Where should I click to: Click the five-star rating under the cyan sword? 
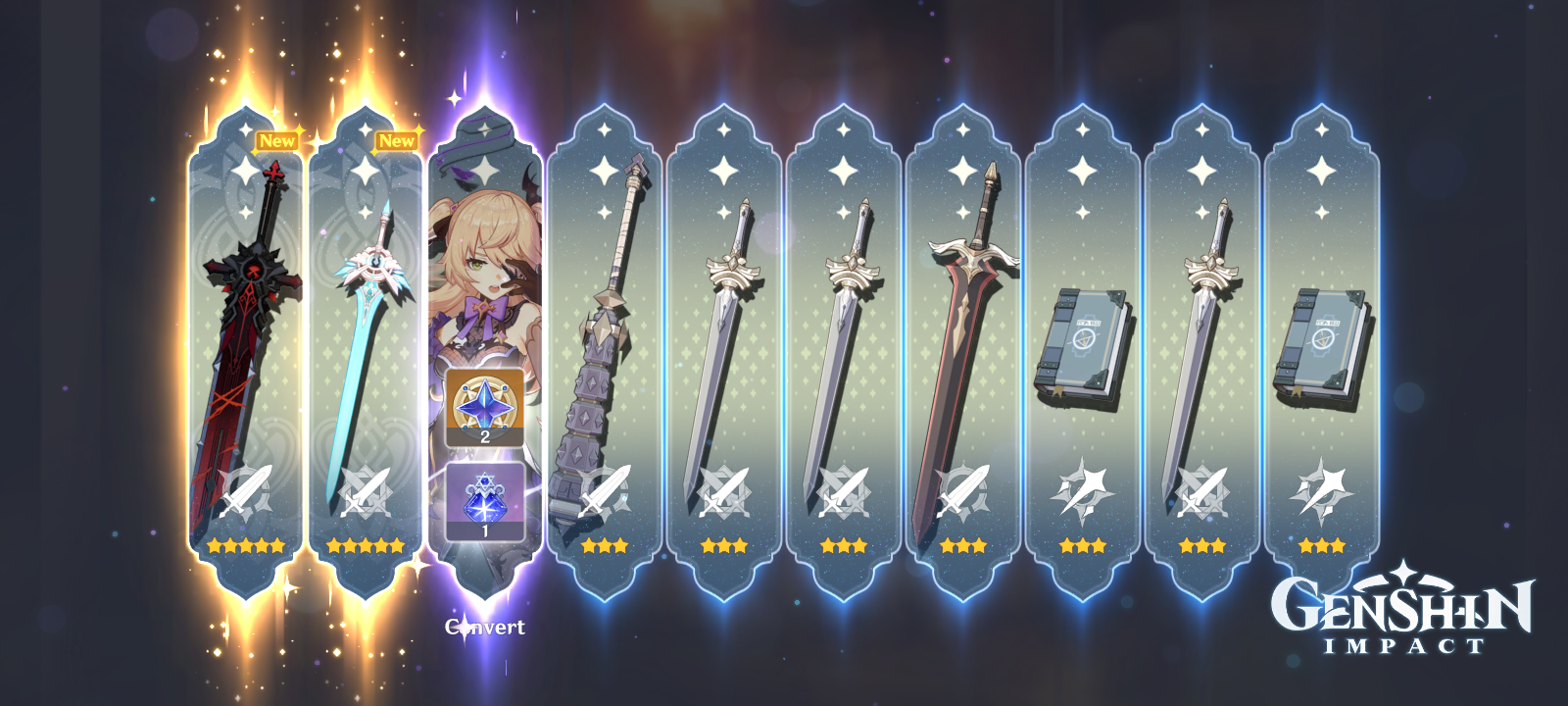[364, 546]
